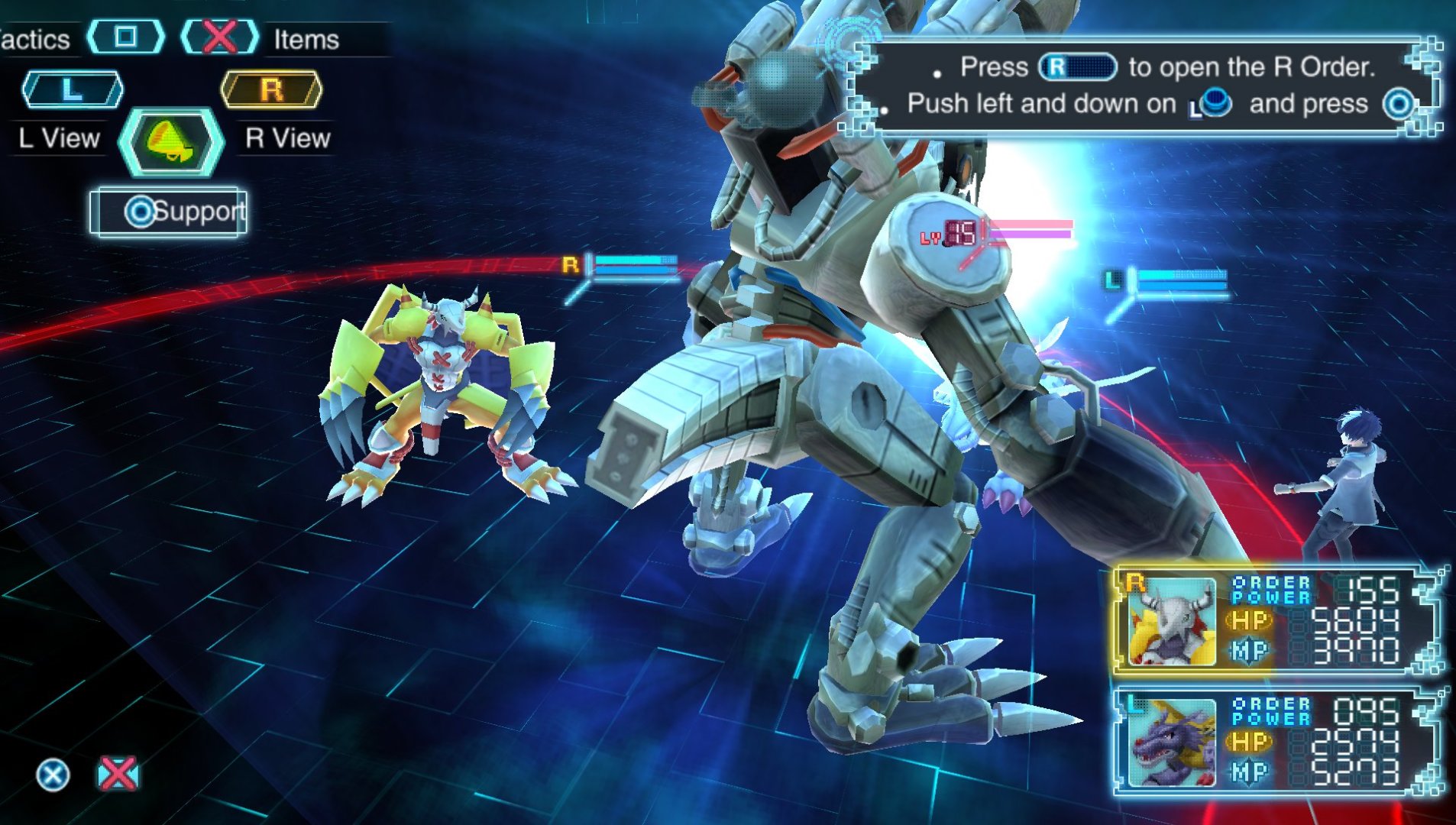
Task: Click the yellow megaphone cheer icon
Action: (x=171, y=142)
